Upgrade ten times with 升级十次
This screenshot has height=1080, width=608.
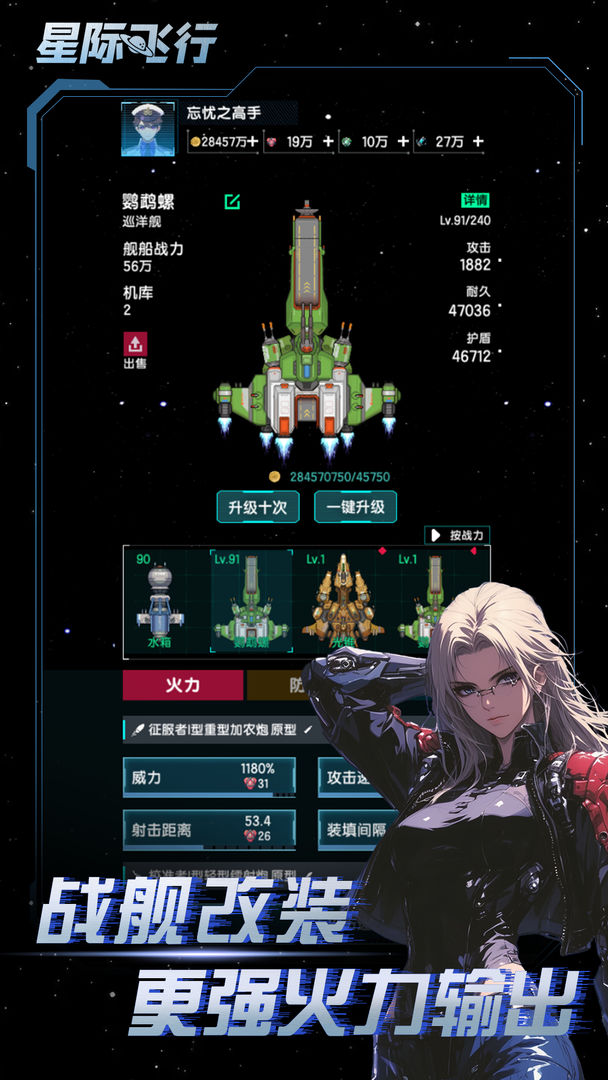click(258, 507)
